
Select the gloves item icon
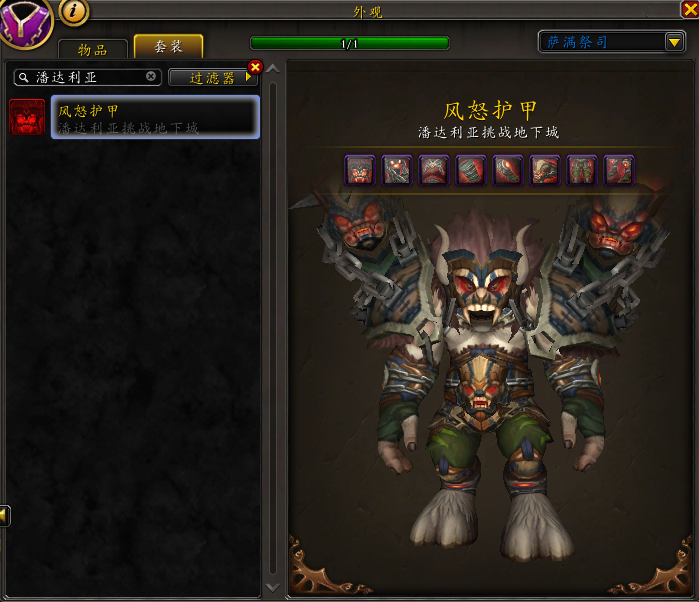click(508, 170)
